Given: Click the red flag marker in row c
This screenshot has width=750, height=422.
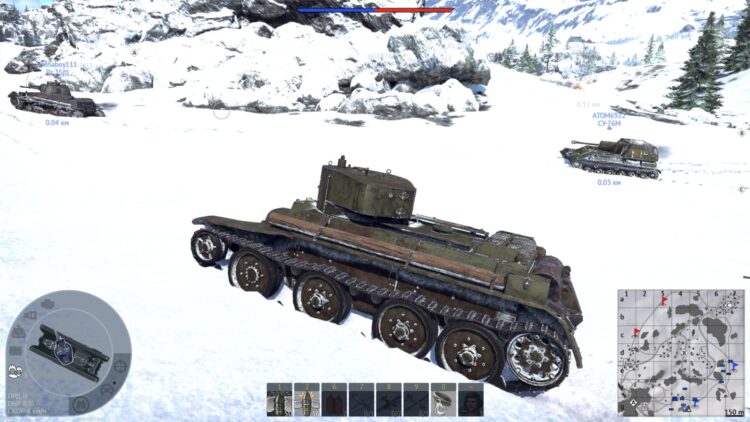Looking at the screenshot, I should click(x=636, y=333).
